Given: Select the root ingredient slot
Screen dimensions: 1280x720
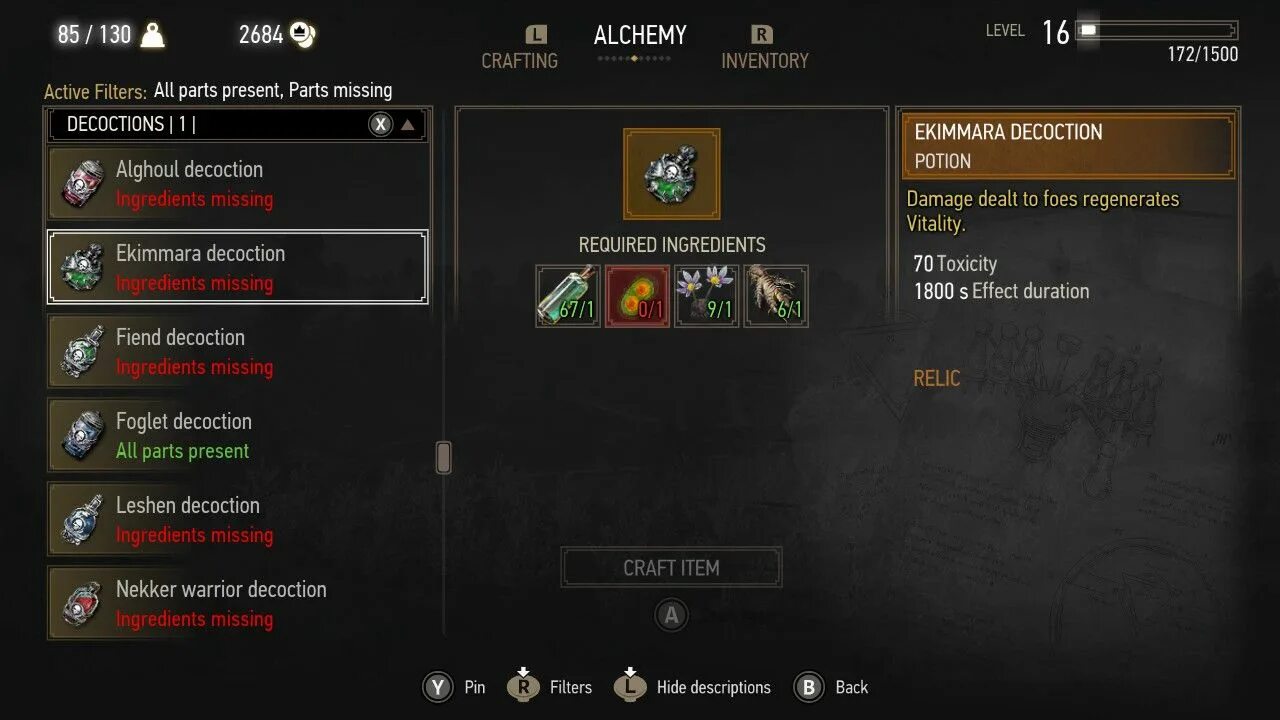Looking at the screenshot, I should coord(776,296).
